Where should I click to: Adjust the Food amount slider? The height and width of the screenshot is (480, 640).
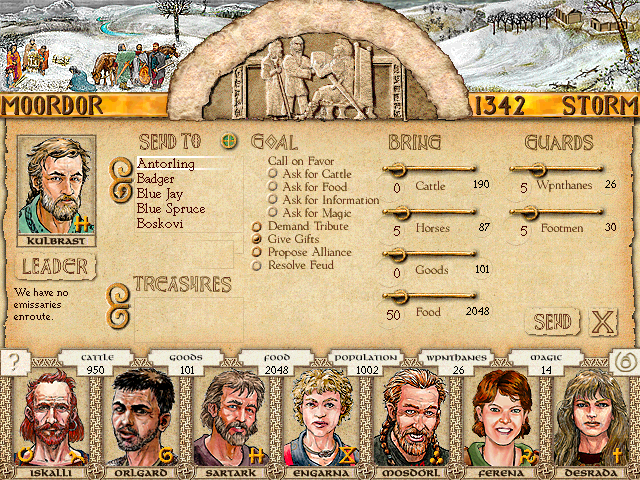click(x=400, y=295)
